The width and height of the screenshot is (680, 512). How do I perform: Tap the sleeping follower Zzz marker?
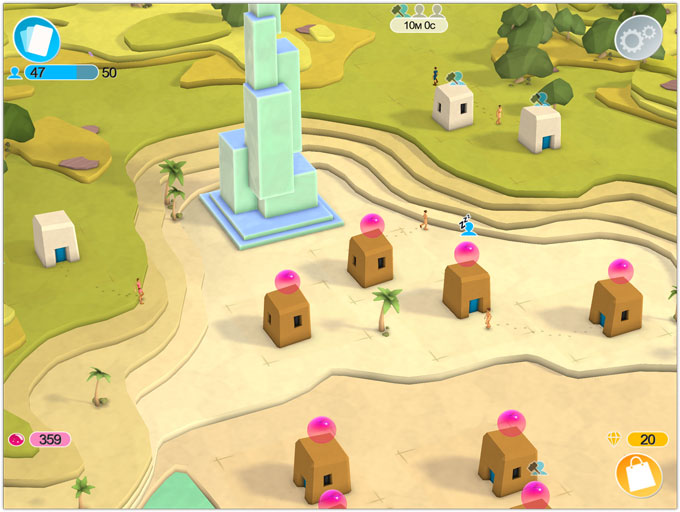pyautogui.click(x=466, y=225)
